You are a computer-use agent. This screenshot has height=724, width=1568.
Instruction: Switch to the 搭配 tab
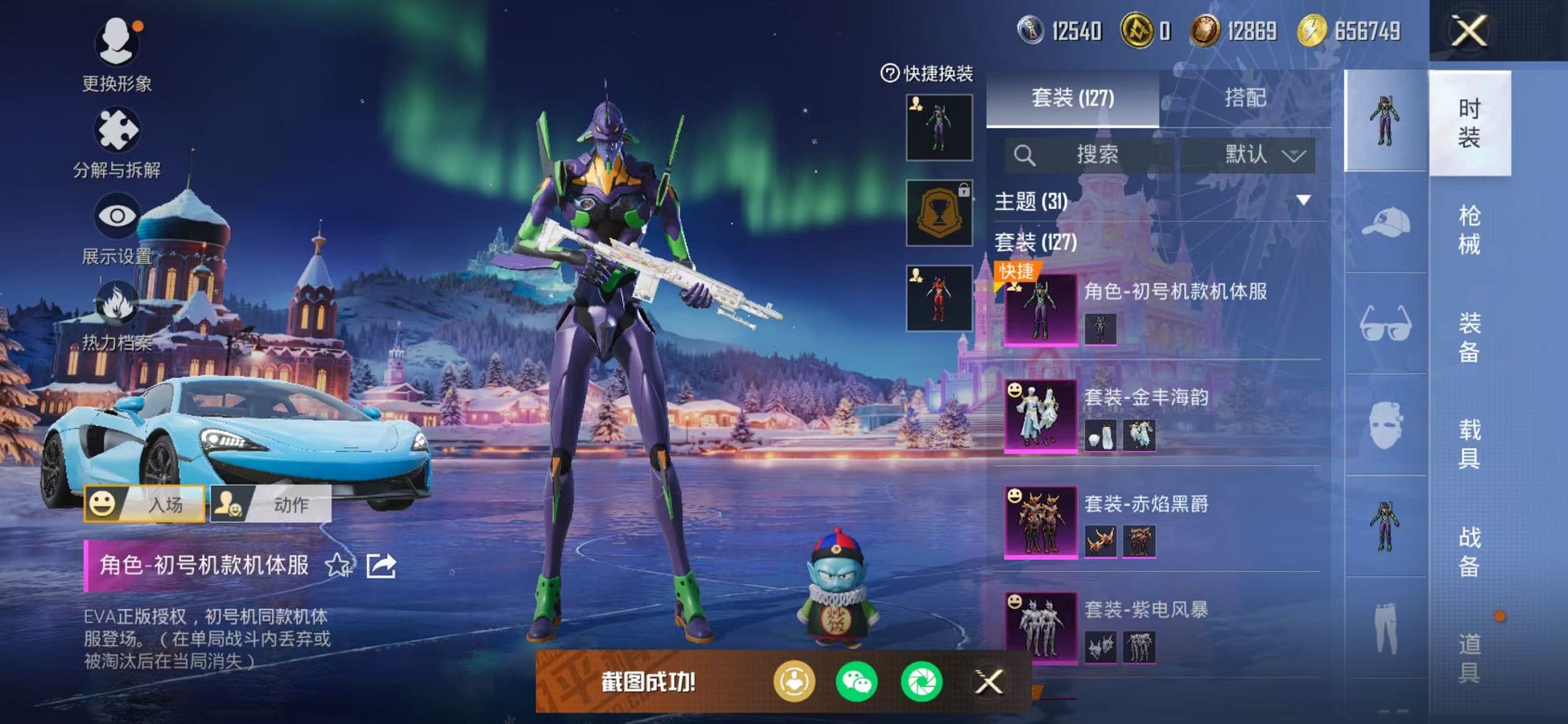coord(1246,101)
